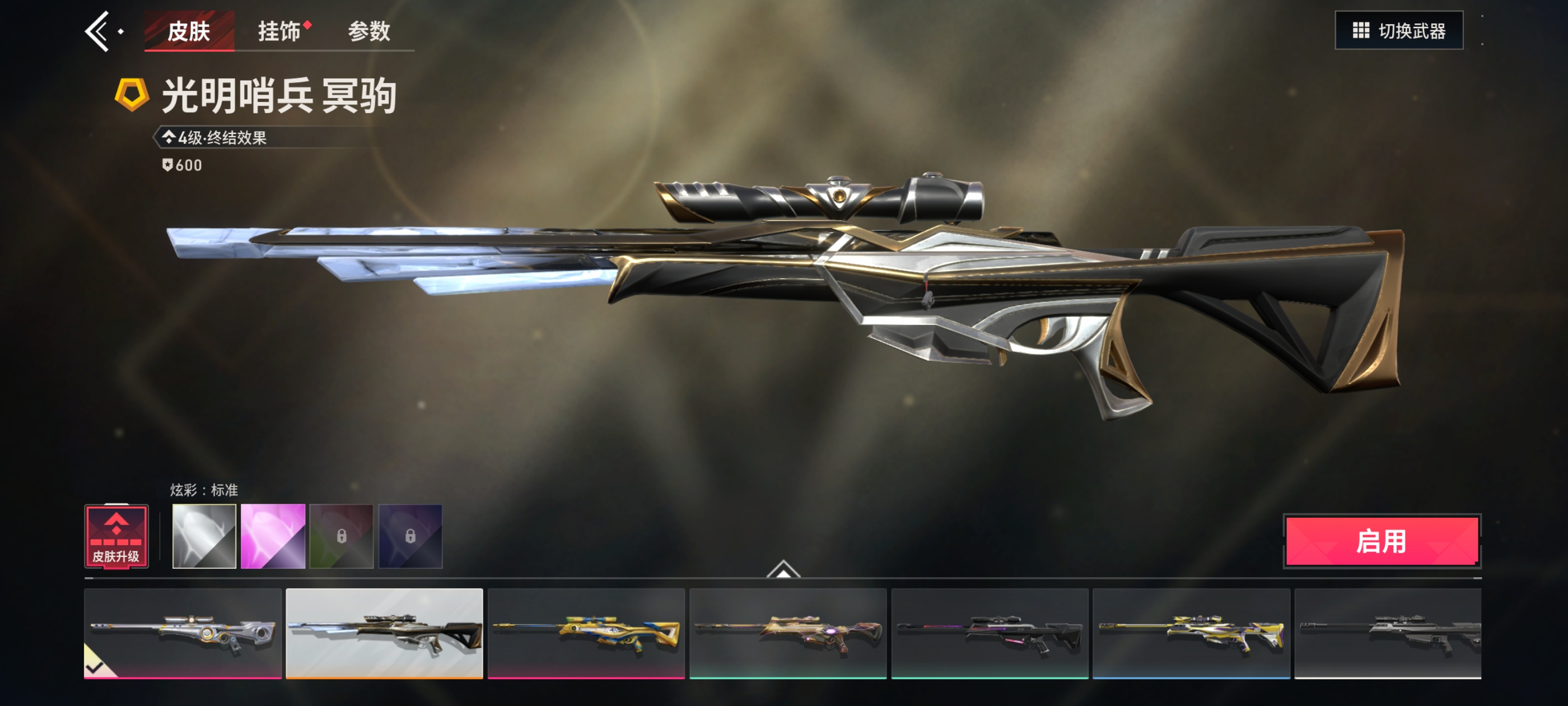Choose the pink chroma swatch
This screenshot has width=1568, height=706.
click(x=273, y=536)
